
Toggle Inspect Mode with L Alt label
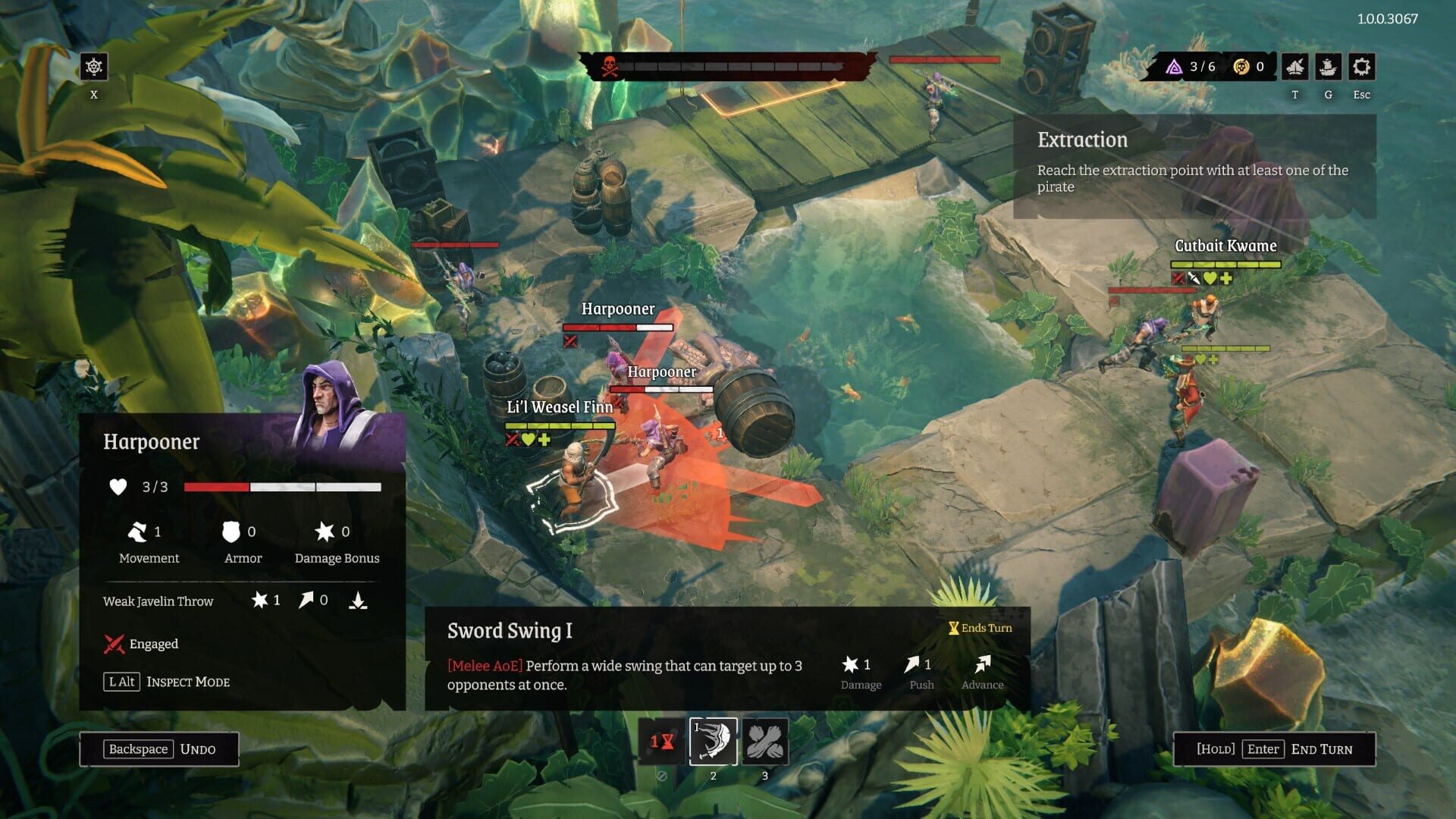122,681
